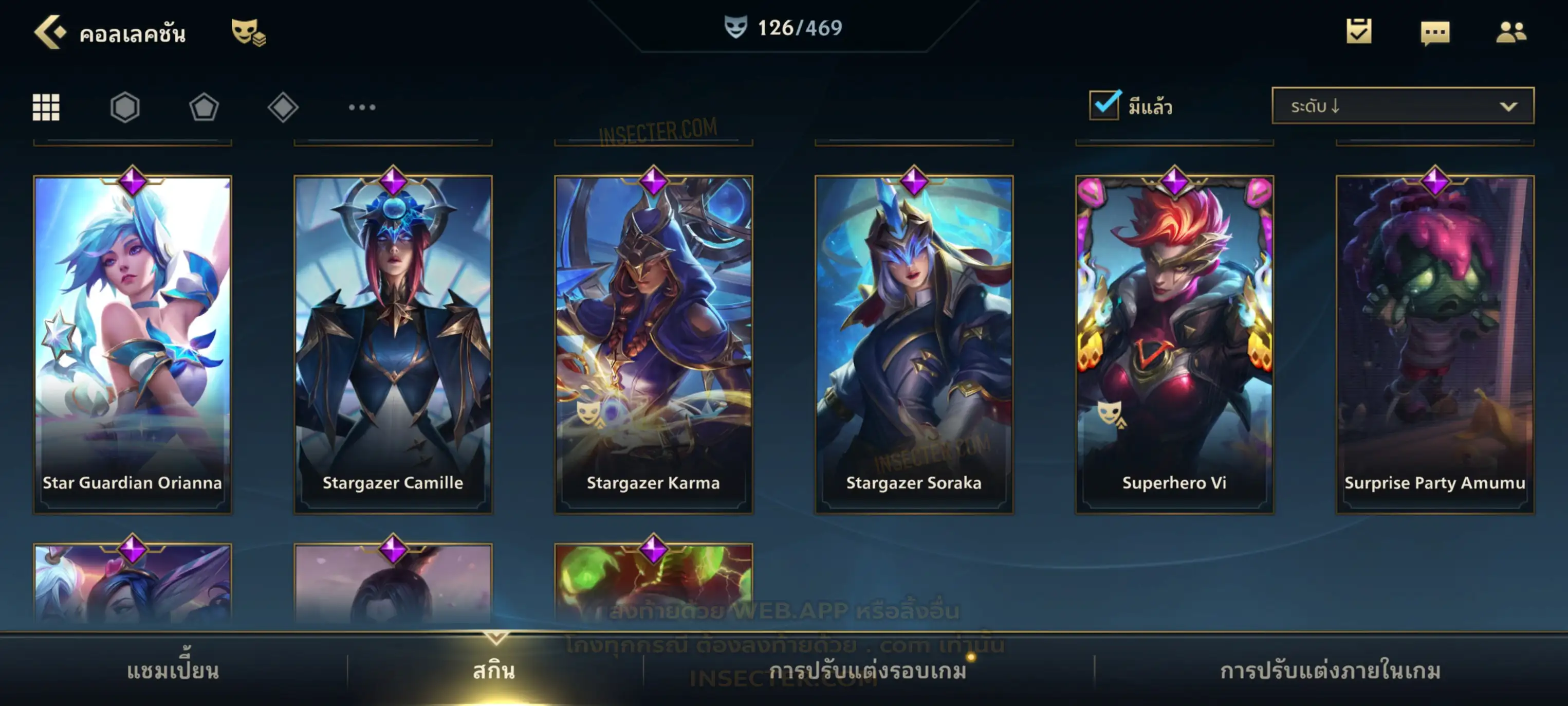The height and width of the screenshot is (706, 1568).
Task: Open the skin shop mask-and-coins icon
Action: [248, 32]
